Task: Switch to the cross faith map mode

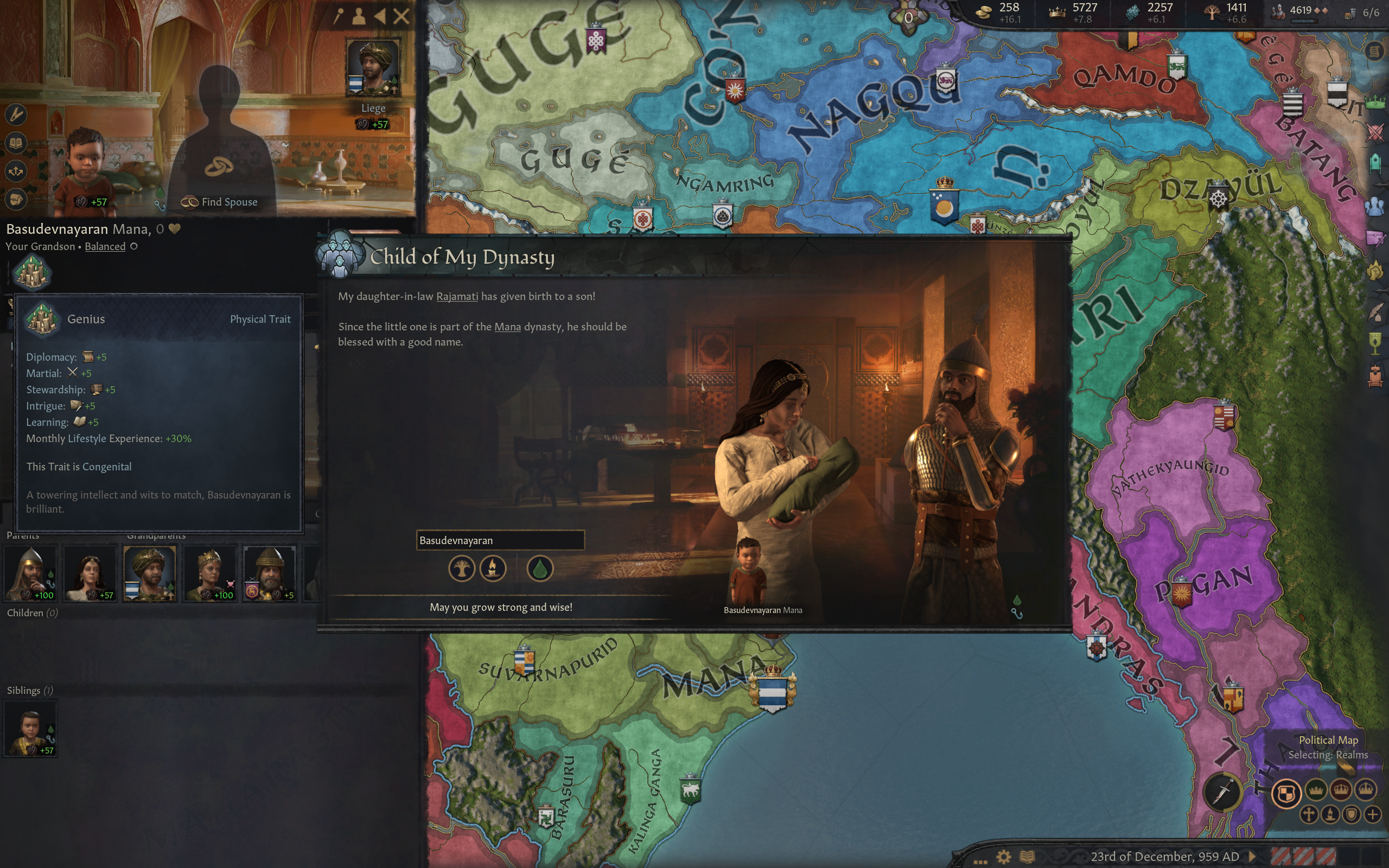Action: (1309, 814)
